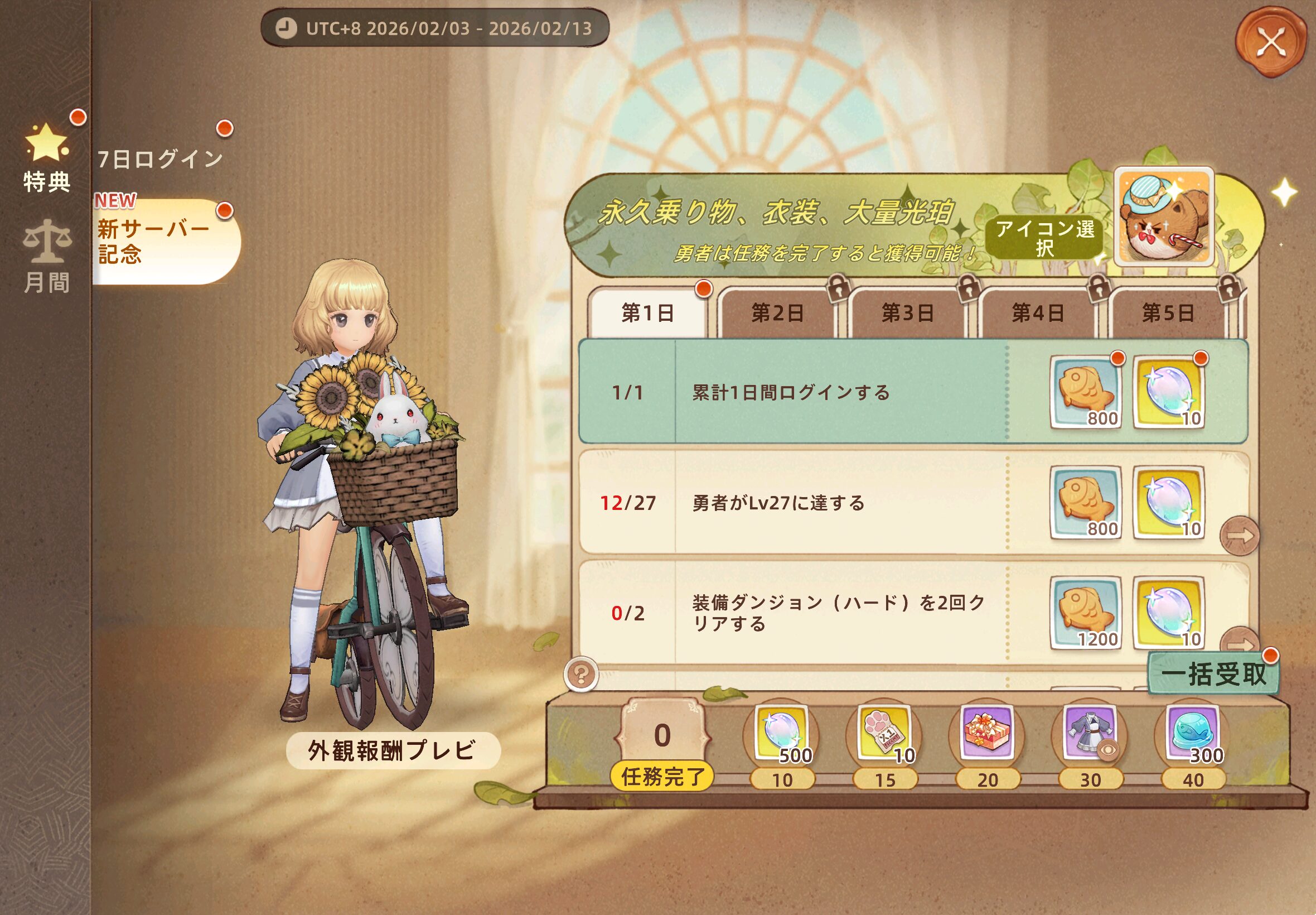Select the 7日ログイン menu entry
This screenshot has height=915, width=1316.
(x=161, y=159)
